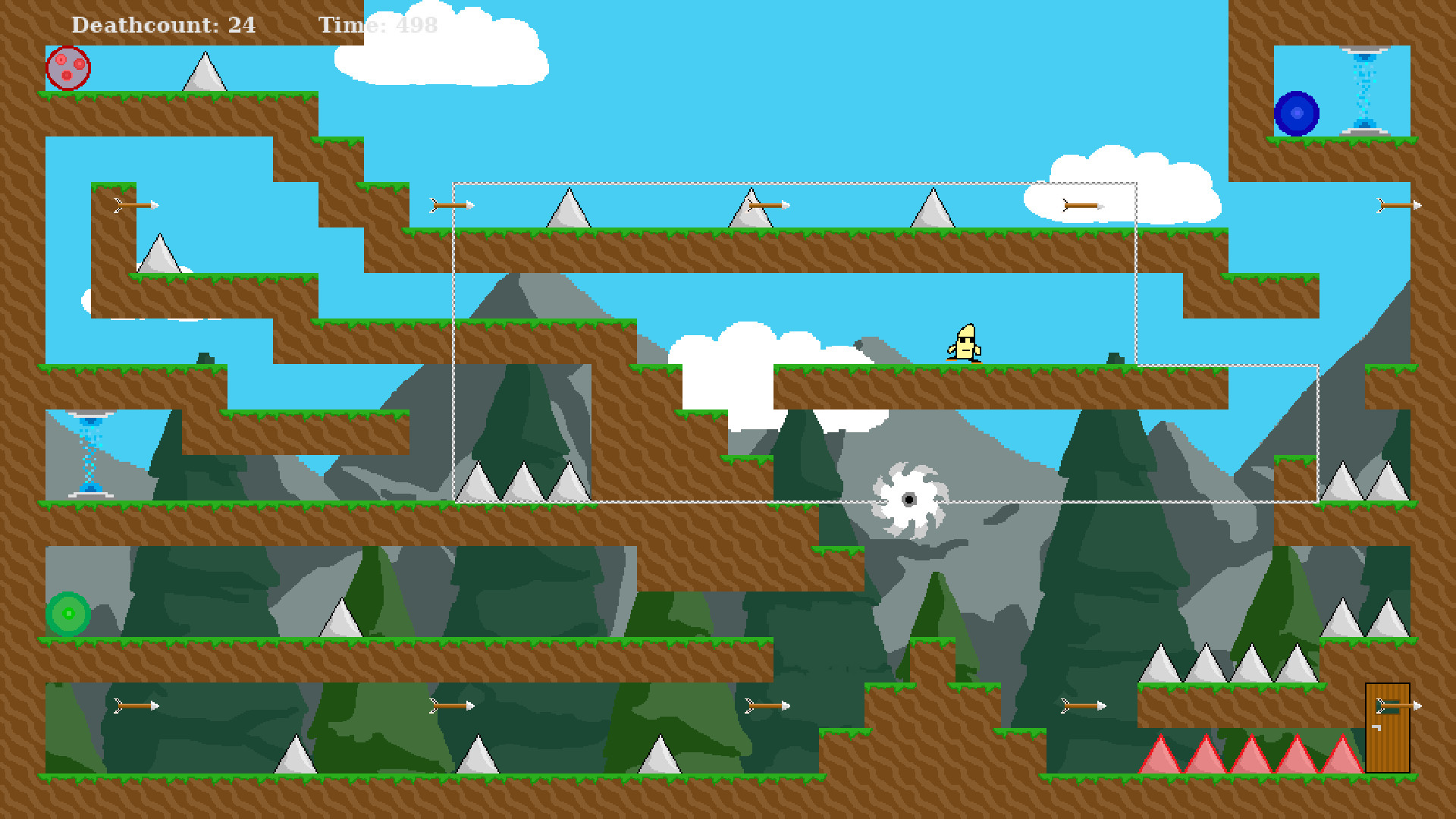Toggle the floating arrow beside the cloud
This screenshot has height=819, width=1456.
tap(1081, 205)
